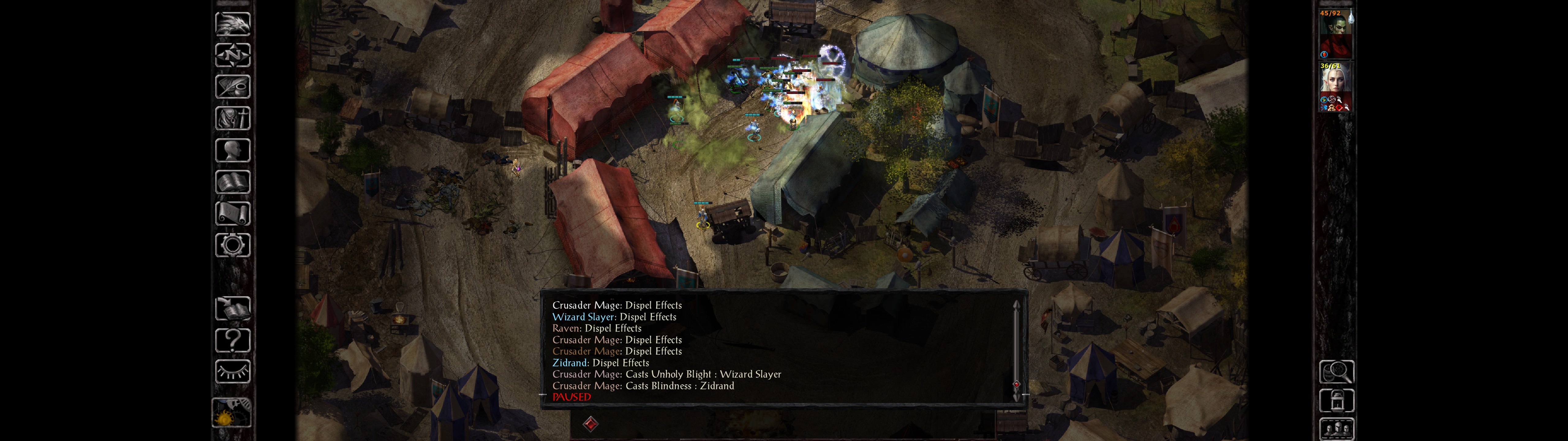Click the red gem on the log scrollbar
The image size is (1568, 441).
[1016, 384]
